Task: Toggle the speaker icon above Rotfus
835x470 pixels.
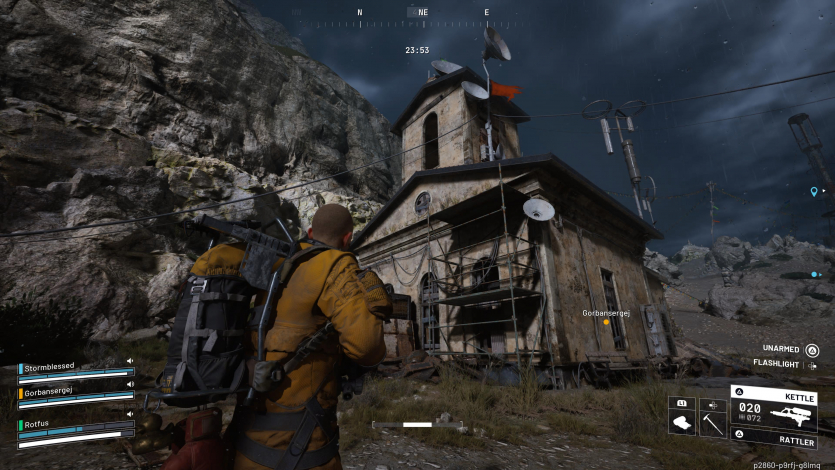Action: click(130, 412)
